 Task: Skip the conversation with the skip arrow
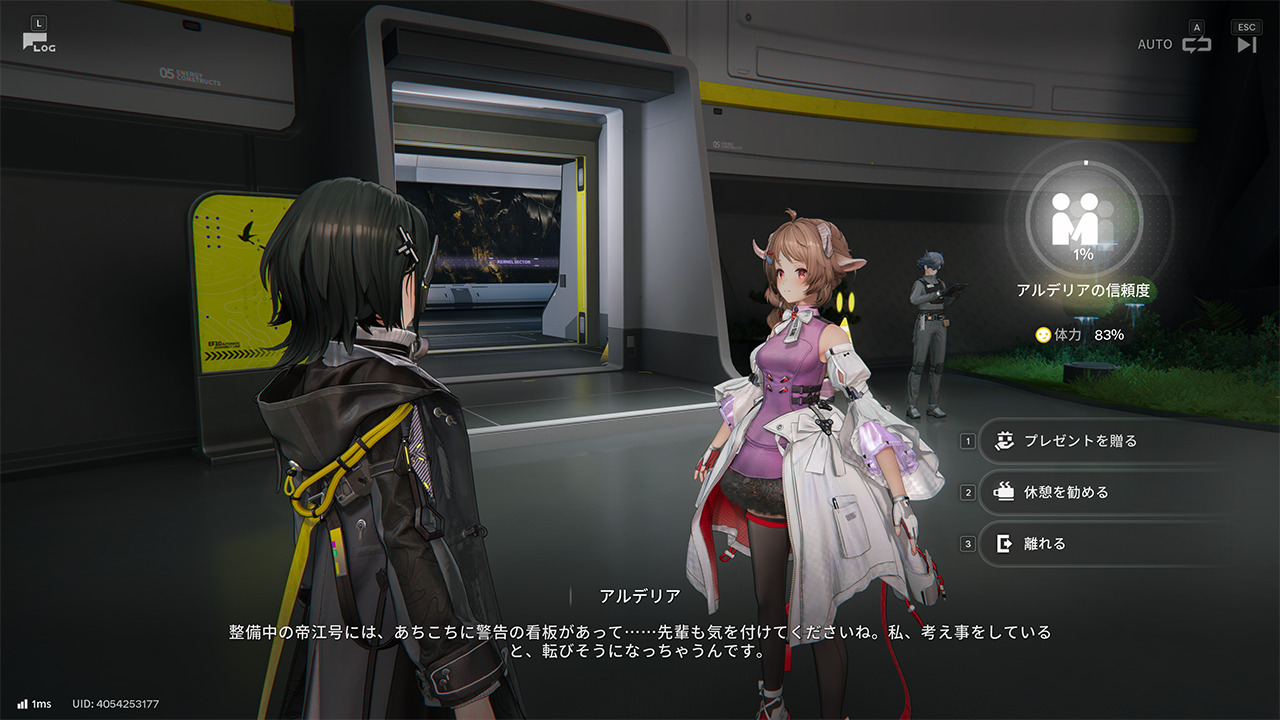(1246, 44)
